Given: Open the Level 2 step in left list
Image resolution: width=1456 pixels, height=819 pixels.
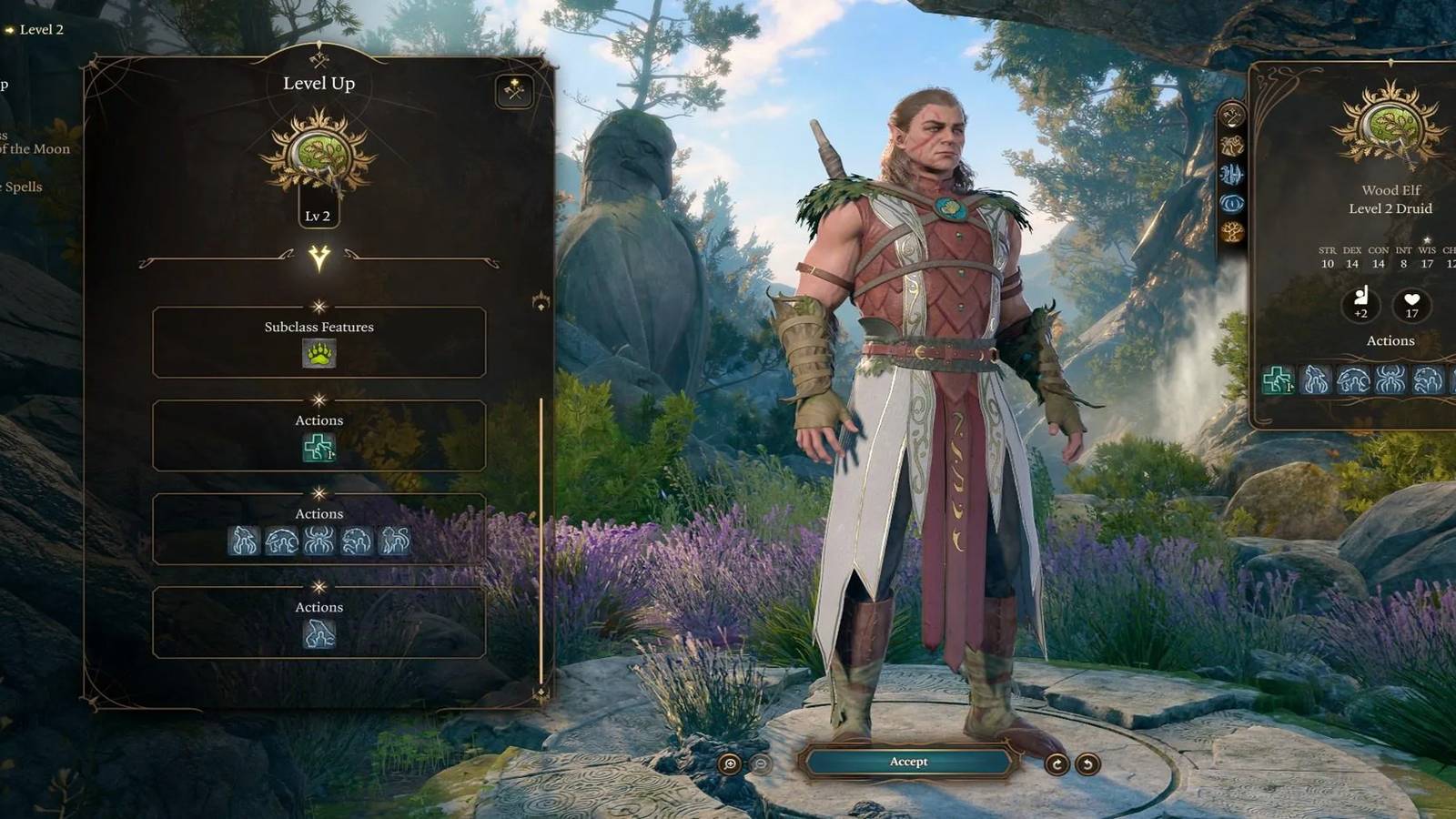Looking at the screenshot, I should 41,30.
